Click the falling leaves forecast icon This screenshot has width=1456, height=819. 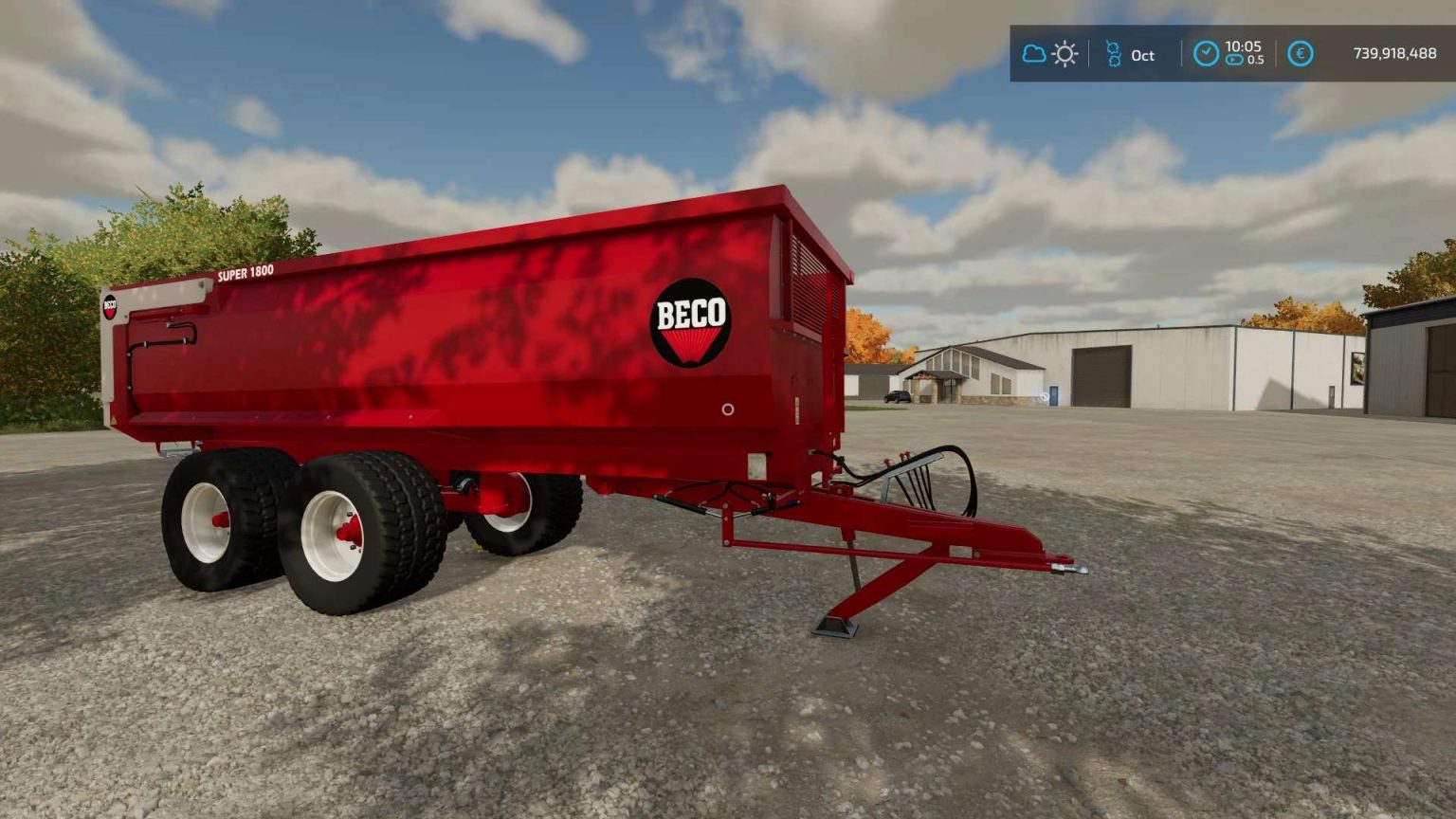[1114, 55]
